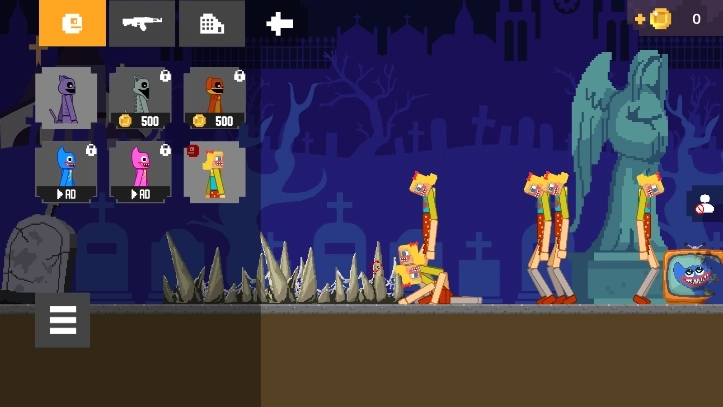Switch to the characters tab

(x=72, y=23)
